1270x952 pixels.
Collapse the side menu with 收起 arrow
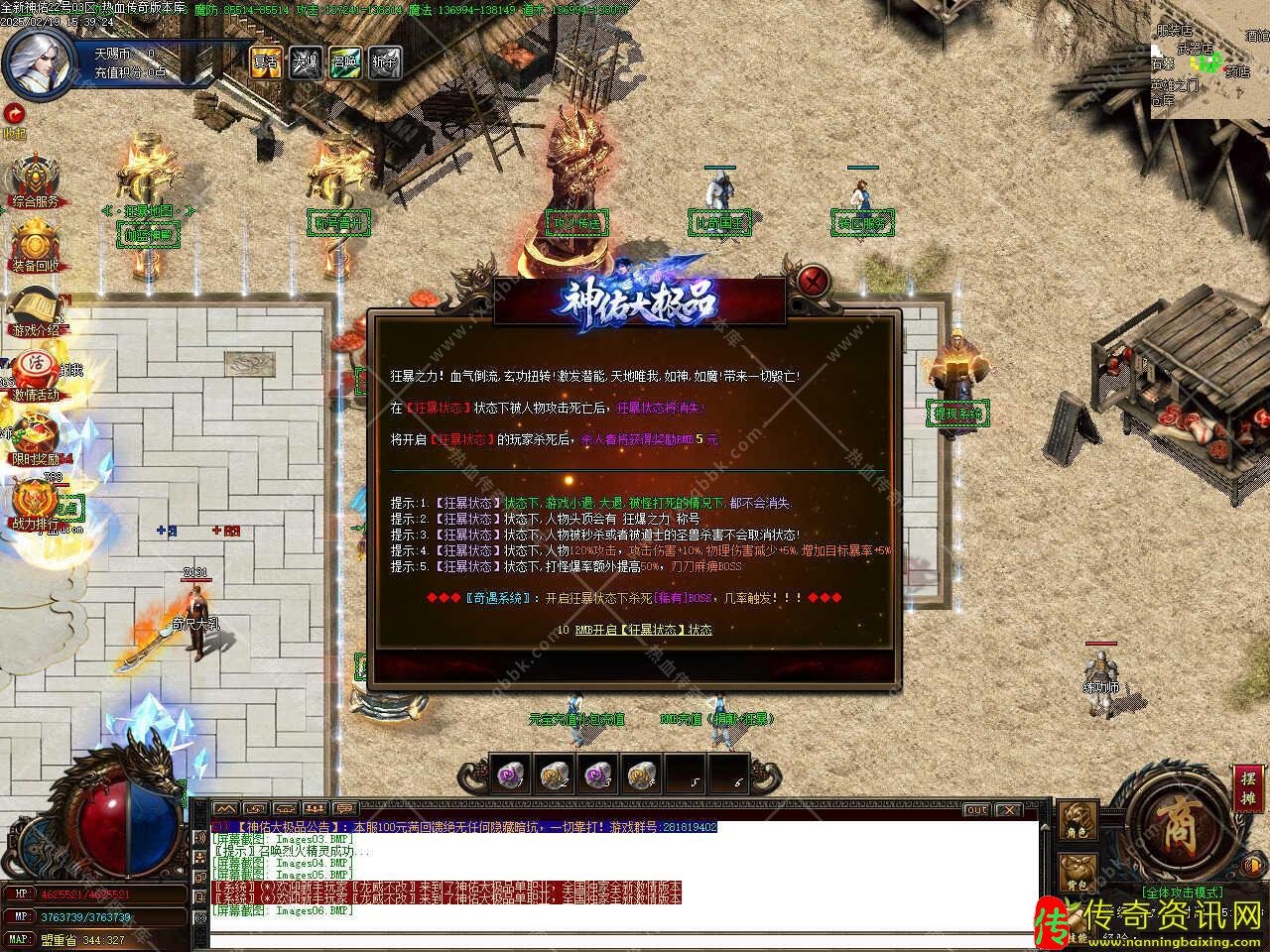click(x=14, y=114)
